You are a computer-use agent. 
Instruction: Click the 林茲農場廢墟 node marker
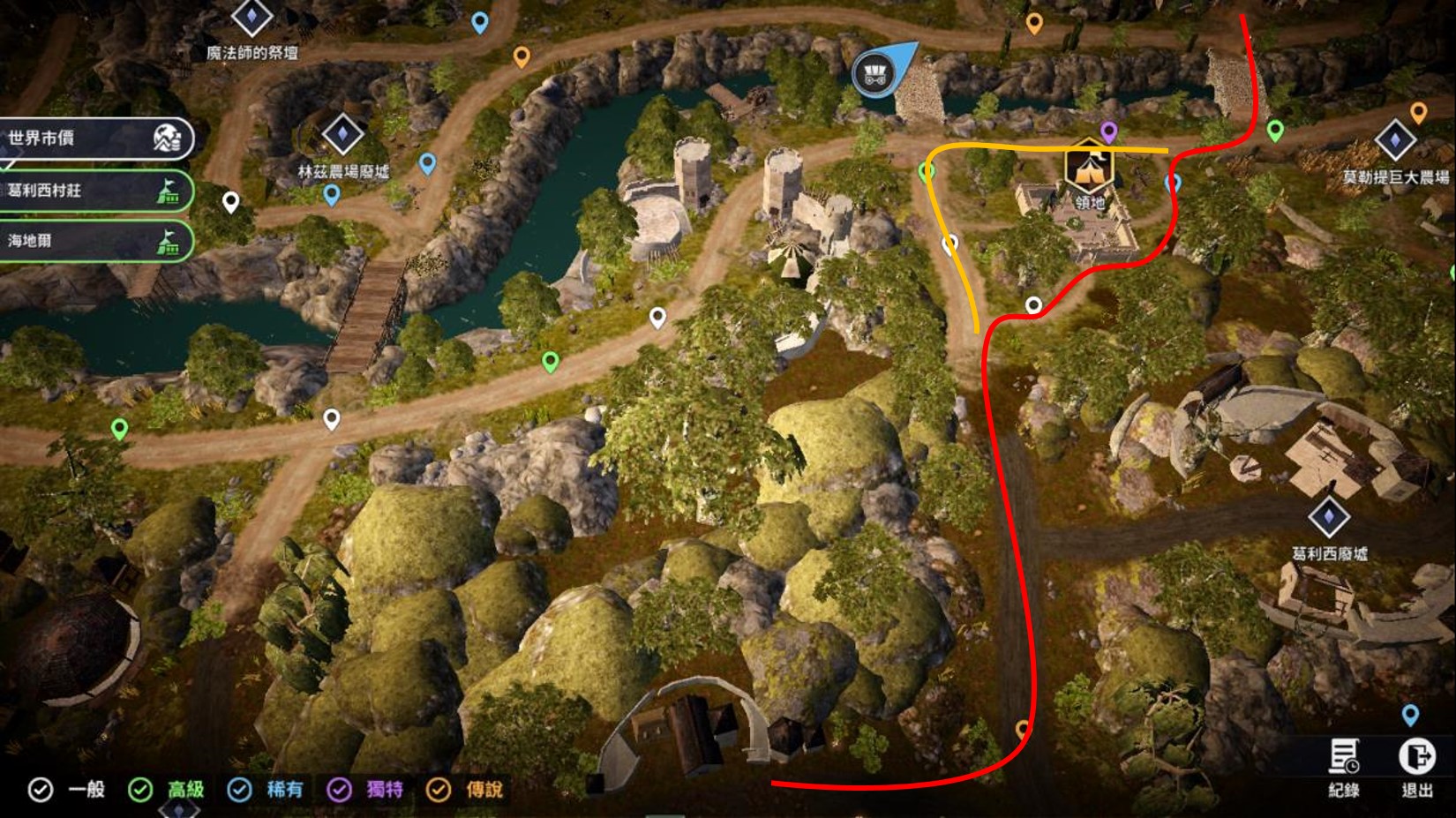tap(342, 135)
